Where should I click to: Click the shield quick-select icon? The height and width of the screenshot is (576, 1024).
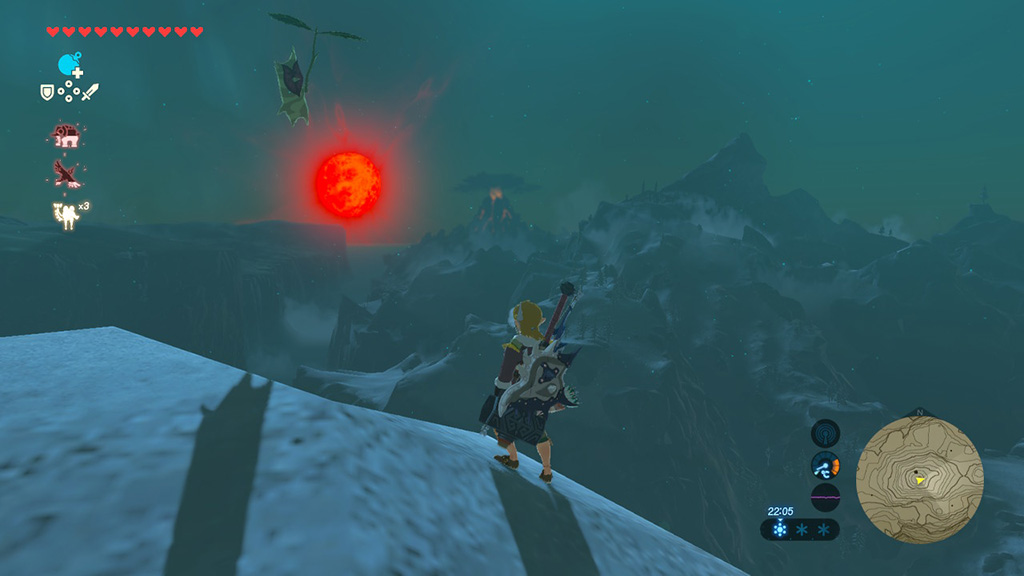(46, 92)
